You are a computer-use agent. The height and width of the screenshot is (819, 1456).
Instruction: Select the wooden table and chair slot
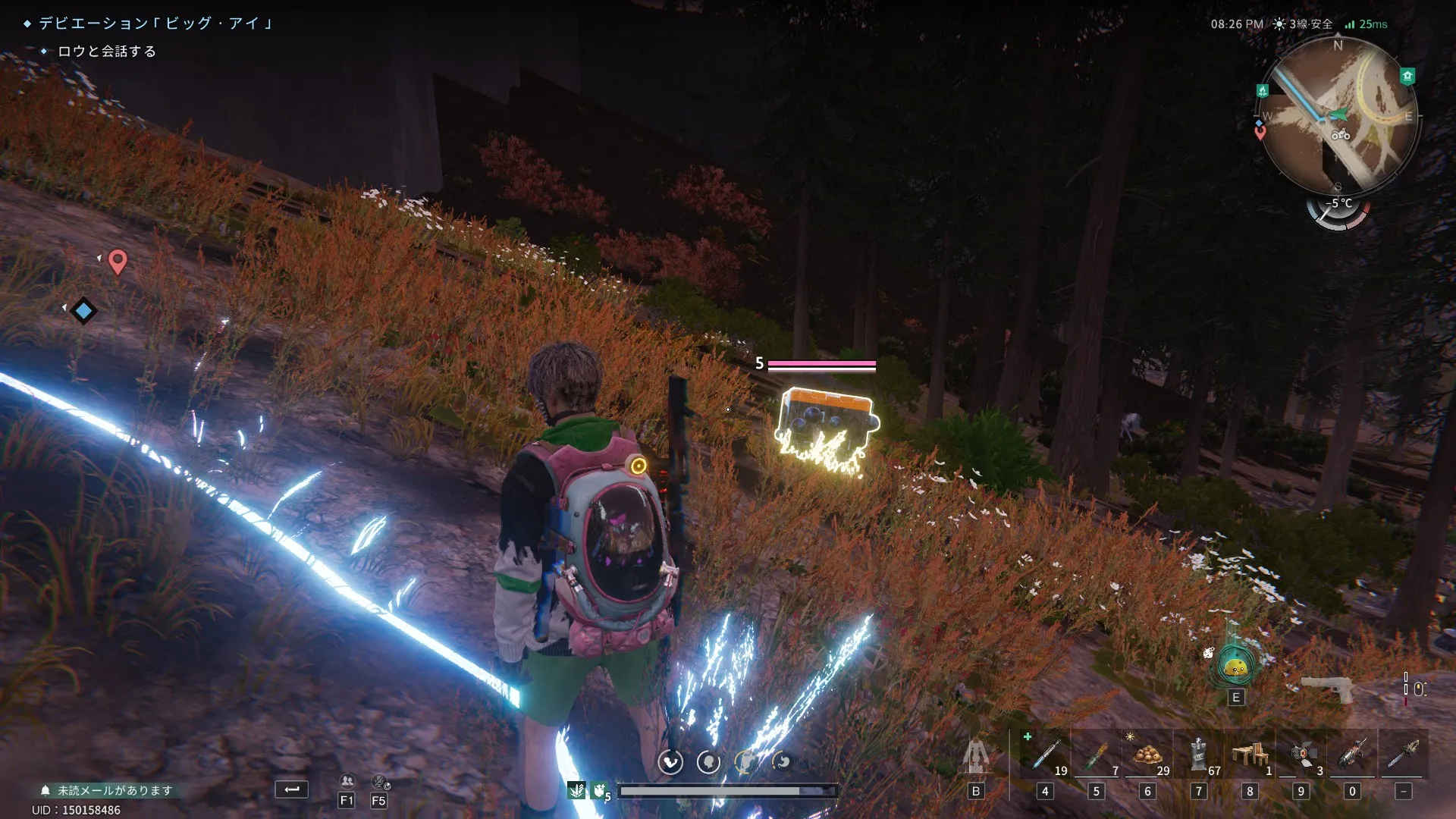1250,755
